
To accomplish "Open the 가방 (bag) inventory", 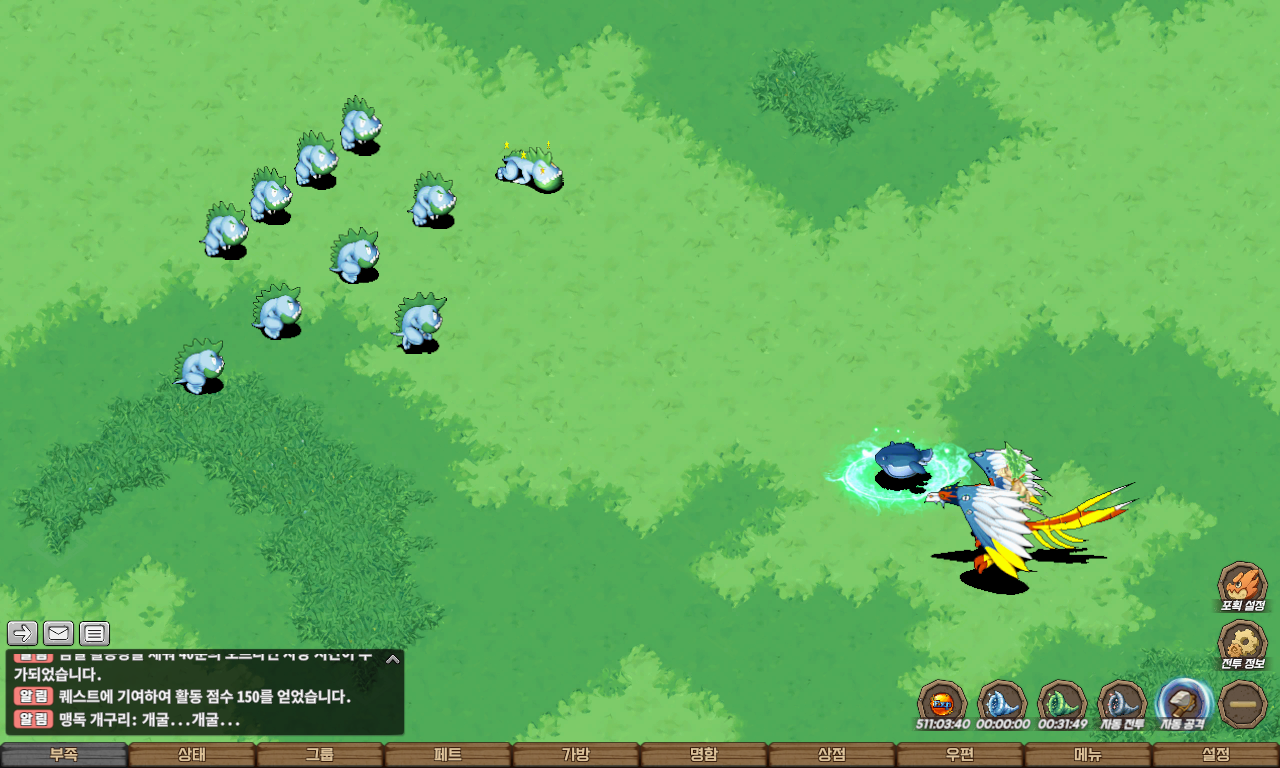I will (576, 755).
